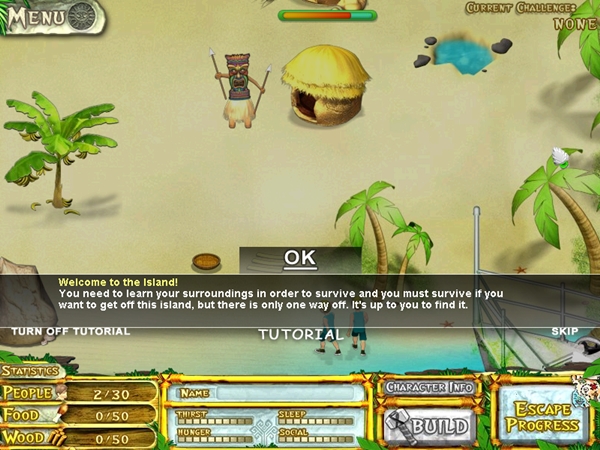Show Escape Progress
Image resolution: width=600 pixels, height=450 pixels.
pos(543,416)
